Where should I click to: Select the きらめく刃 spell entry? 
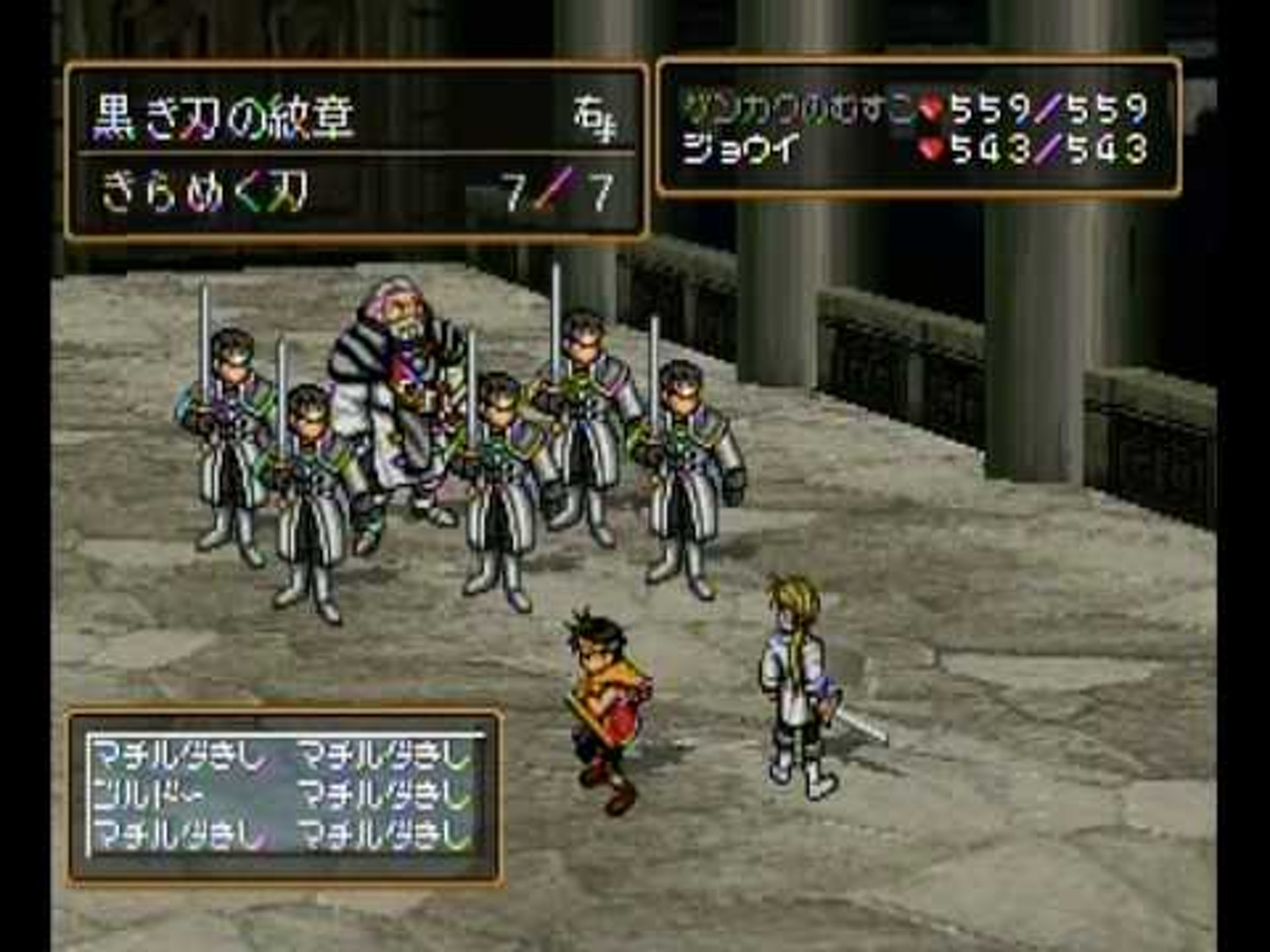tap(205, 193)
